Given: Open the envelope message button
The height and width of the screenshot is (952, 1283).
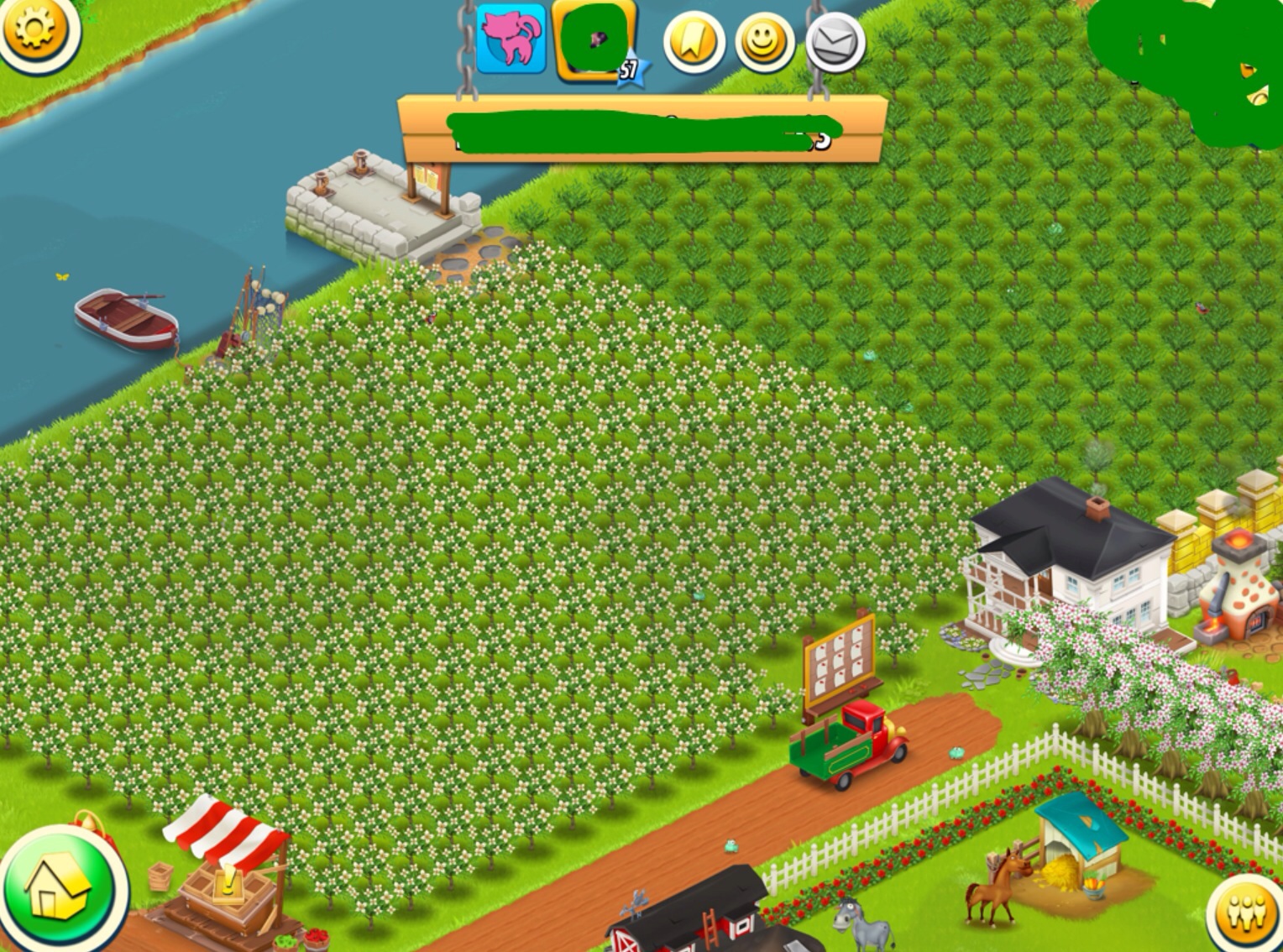Looking at the screenshot, I should pos(835,43).
